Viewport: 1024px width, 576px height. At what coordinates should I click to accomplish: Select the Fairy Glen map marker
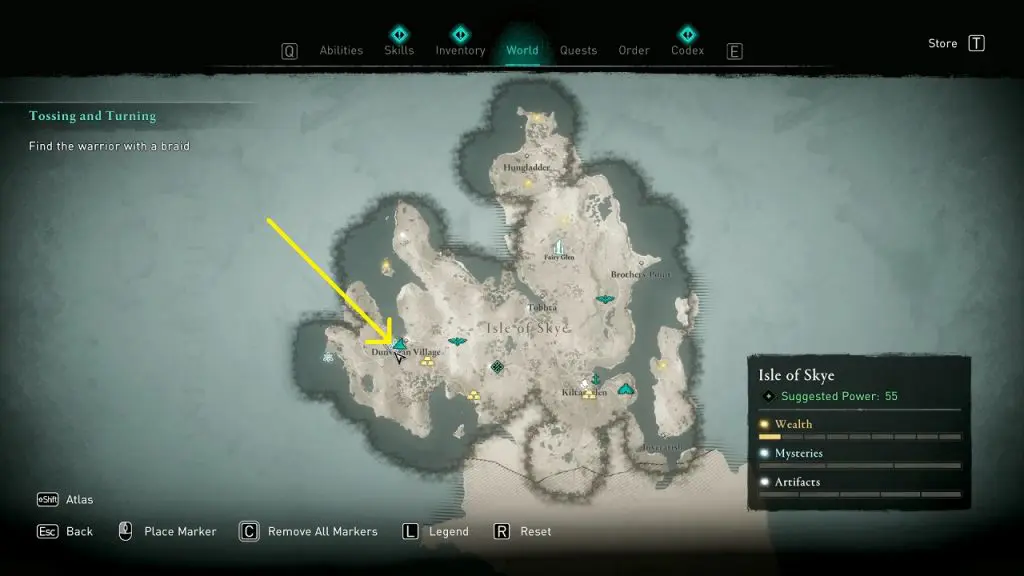coord(558,246)
